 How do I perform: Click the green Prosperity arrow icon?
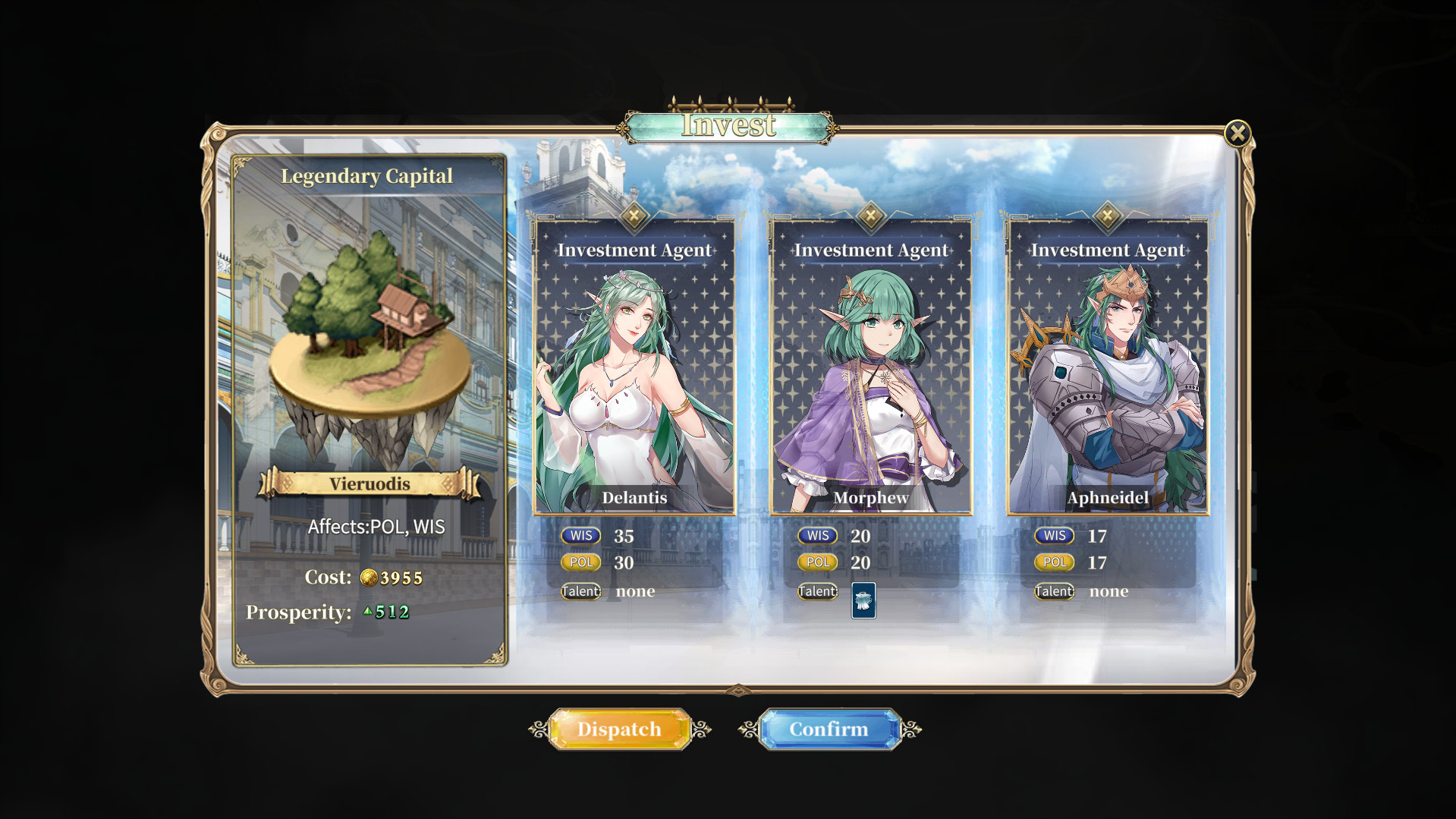coord(370,611)
